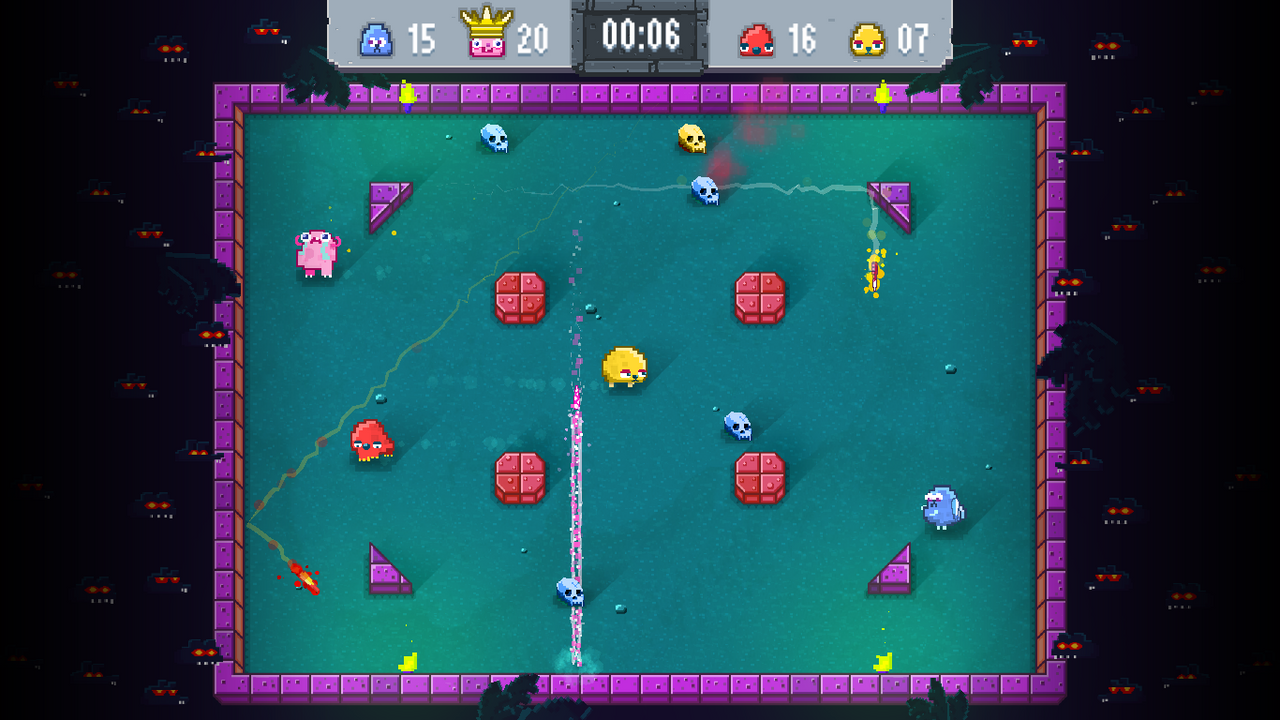Click the blue skull below the lightning trail

[x=707, y=188]
